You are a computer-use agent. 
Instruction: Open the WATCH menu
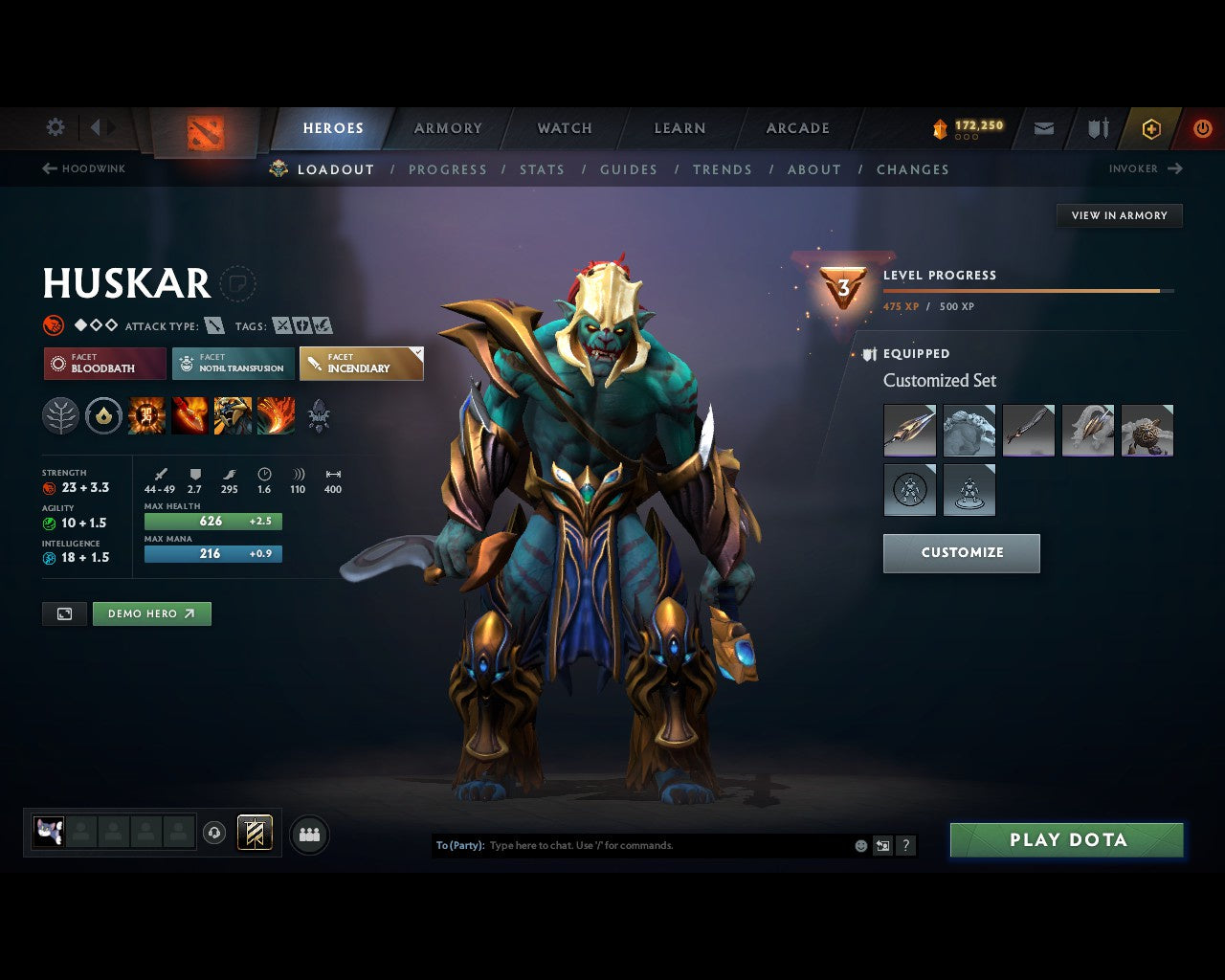[x=564, y=127]
